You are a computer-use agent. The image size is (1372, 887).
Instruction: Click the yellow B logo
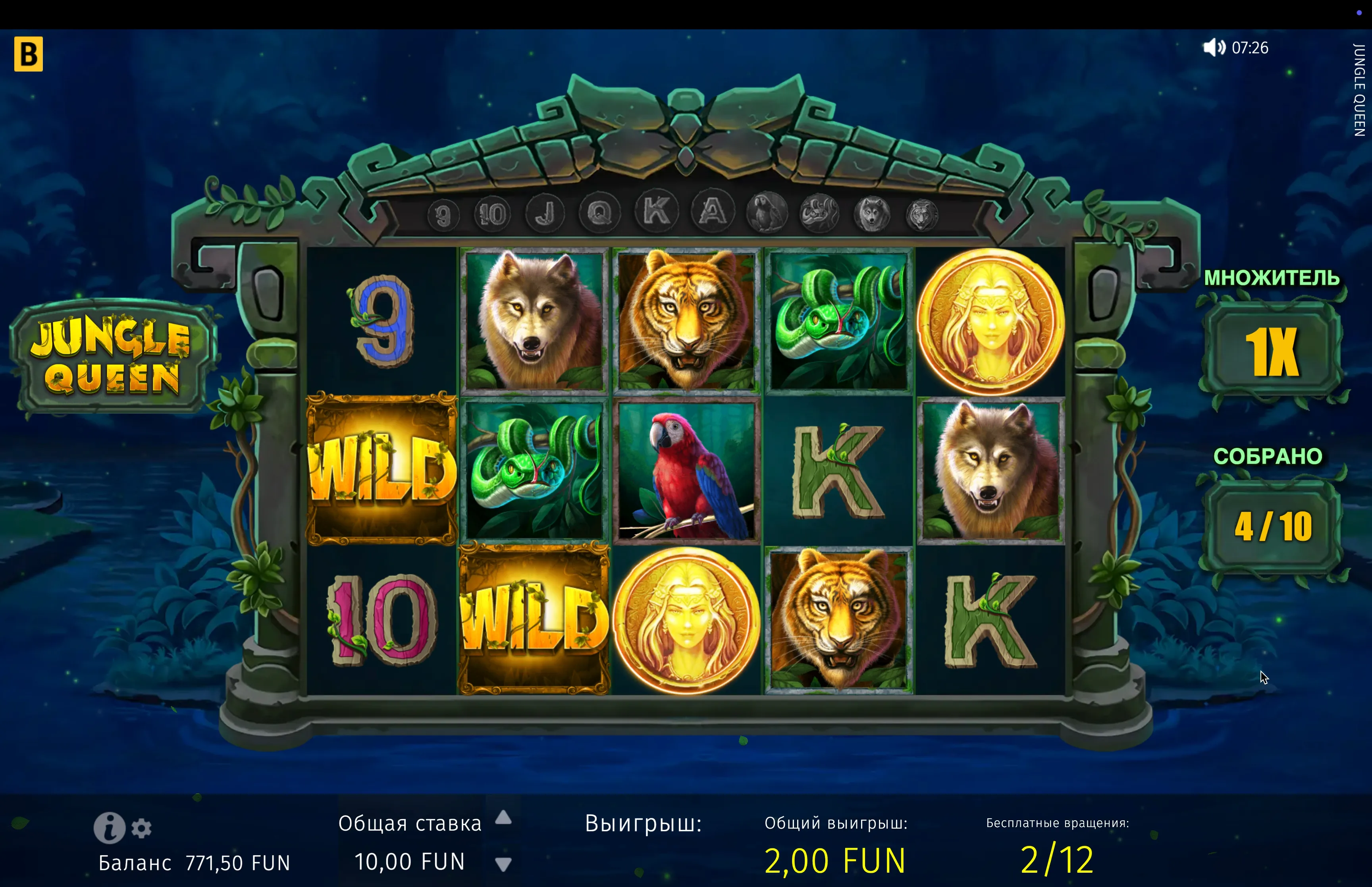(28, 54)
